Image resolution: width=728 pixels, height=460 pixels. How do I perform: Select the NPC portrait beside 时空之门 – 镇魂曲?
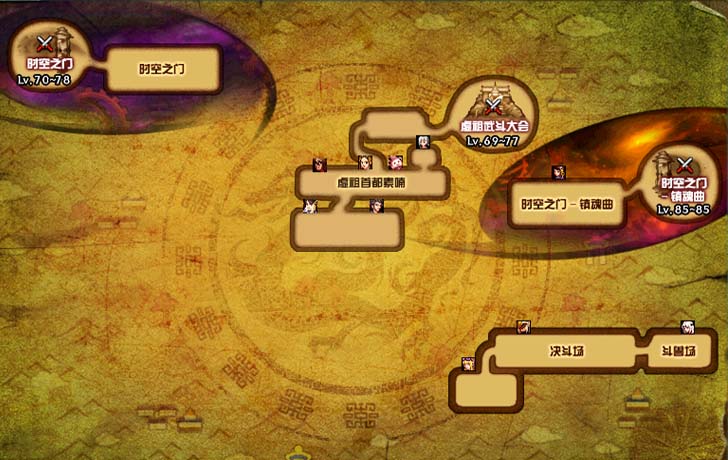tap(558, 171)
